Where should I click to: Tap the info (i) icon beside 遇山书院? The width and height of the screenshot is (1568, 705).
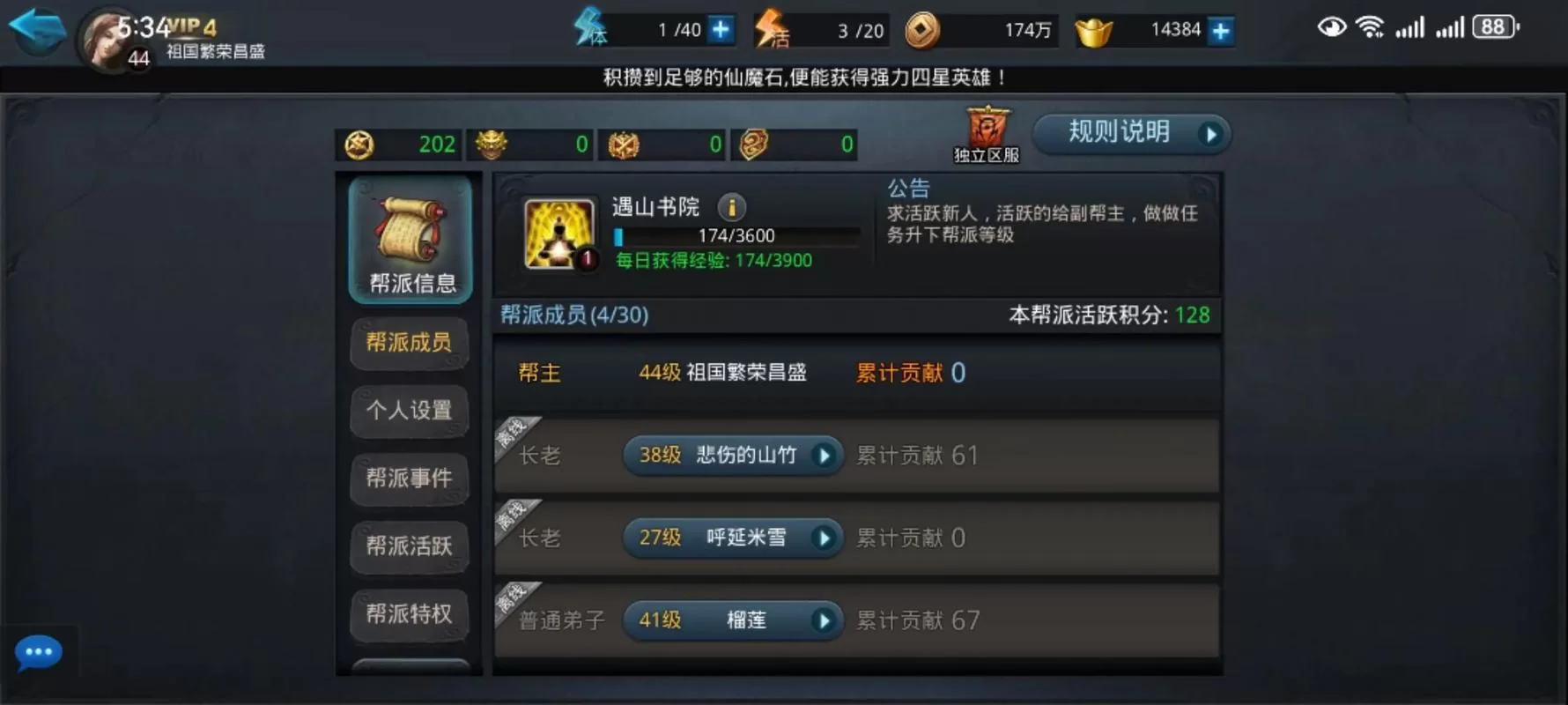pyautogui.click(x=731, y=208)
